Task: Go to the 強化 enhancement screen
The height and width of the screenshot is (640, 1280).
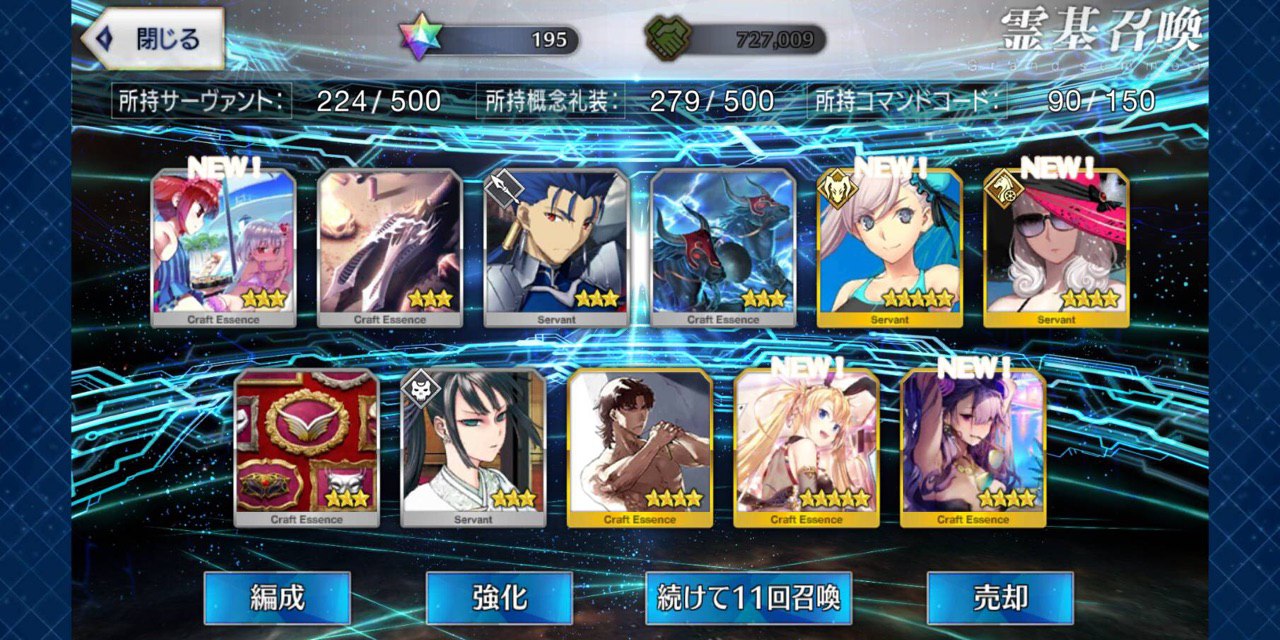Action: 499,598
